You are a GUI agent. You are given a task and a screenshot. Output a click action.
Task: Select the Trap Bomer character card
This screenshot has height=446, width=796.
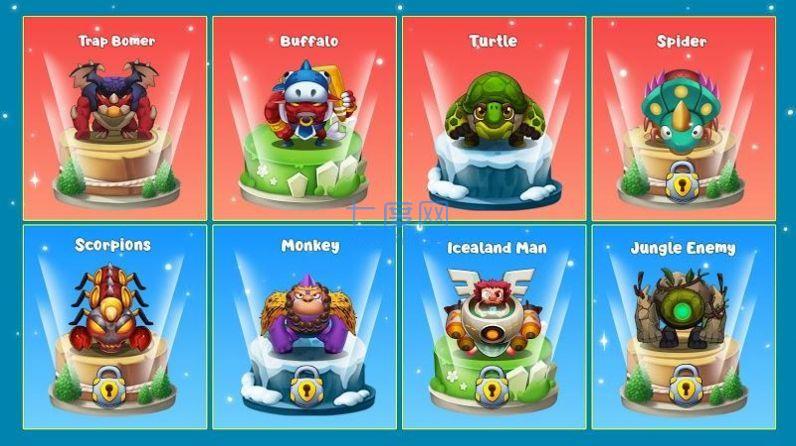pyautogui.click(x=115, y=119)
